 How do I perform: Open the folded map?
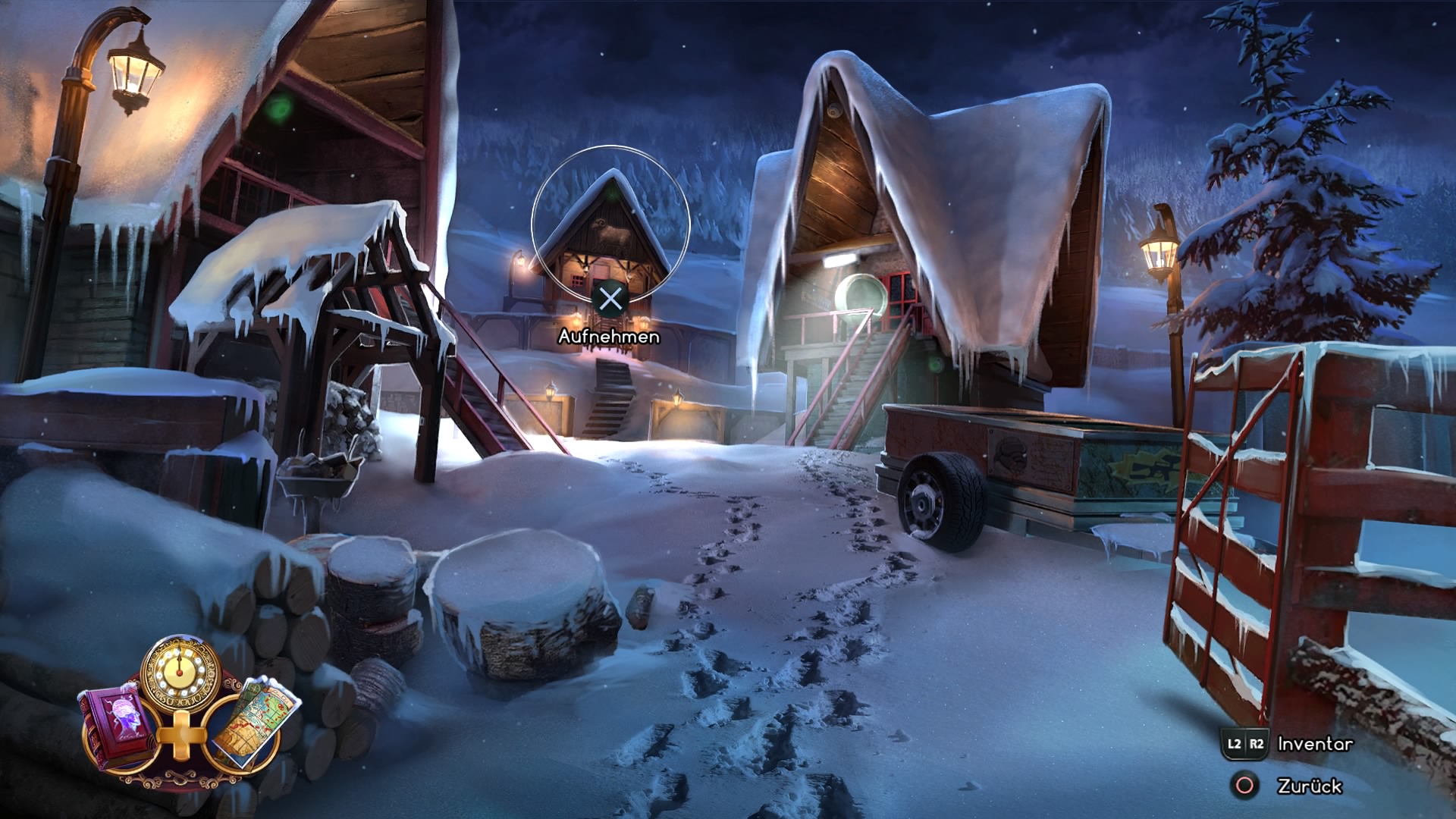(x=252, y=722)
